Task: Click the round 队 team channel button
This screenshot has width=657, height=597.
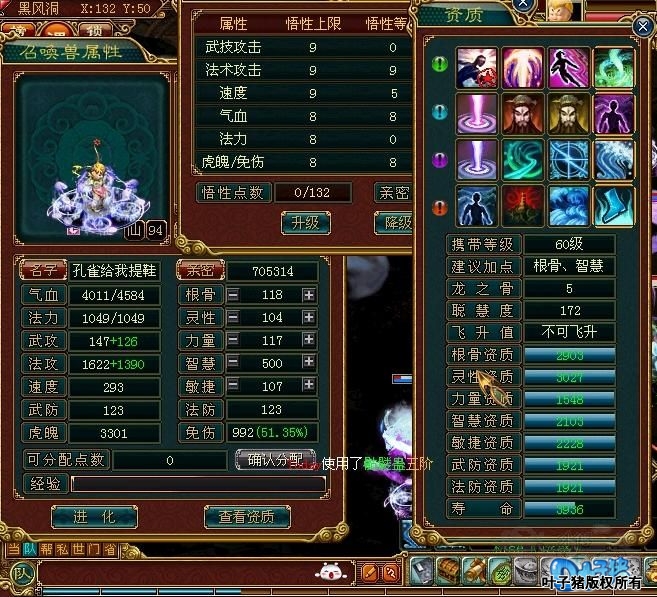Action: coord(22,573)
